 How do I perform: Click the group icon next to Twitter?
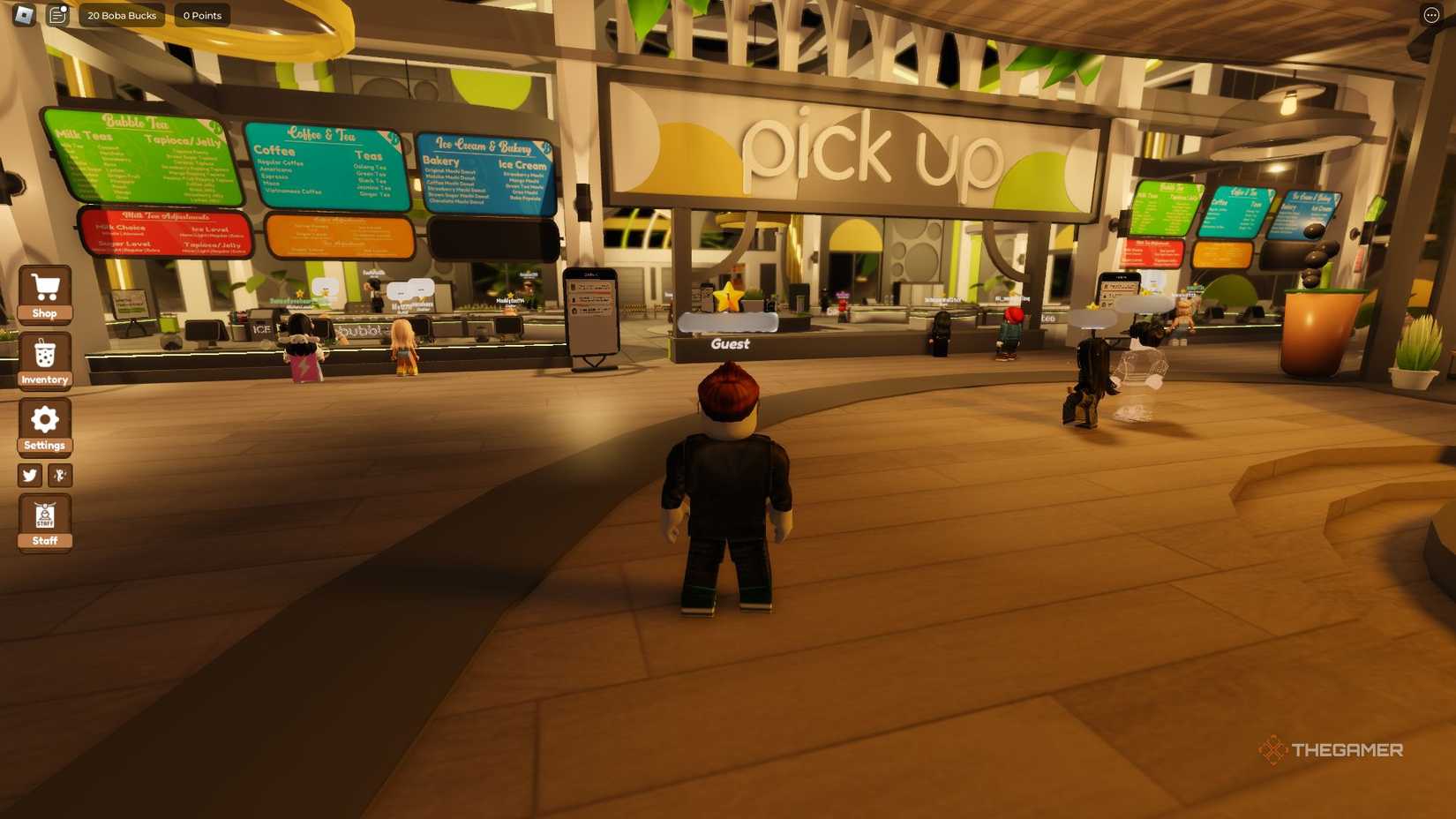pos(60,476)
